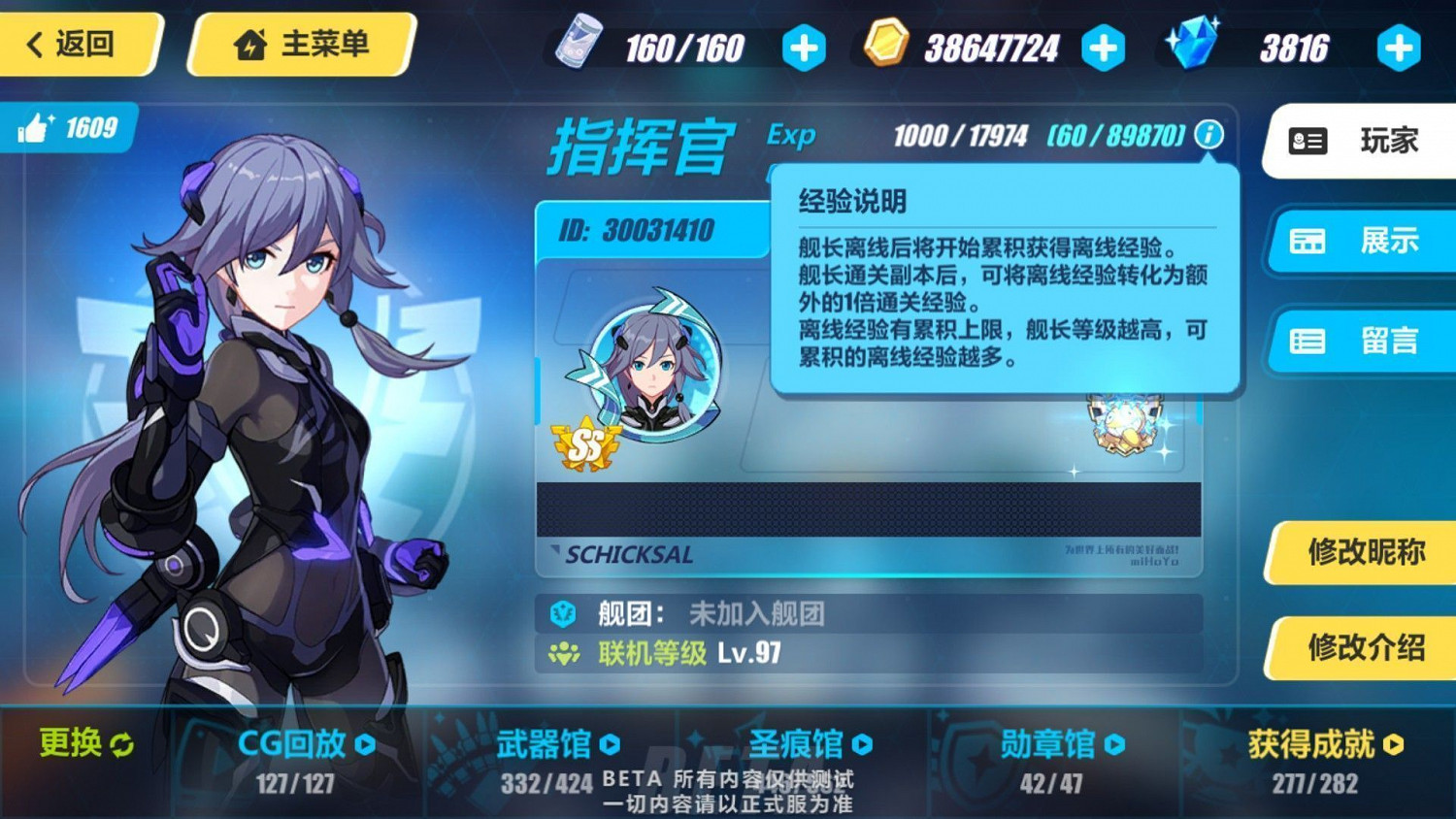Open the 主菜单 main menu
This screenshot has width=1456, height=819.
pos(301,43)
